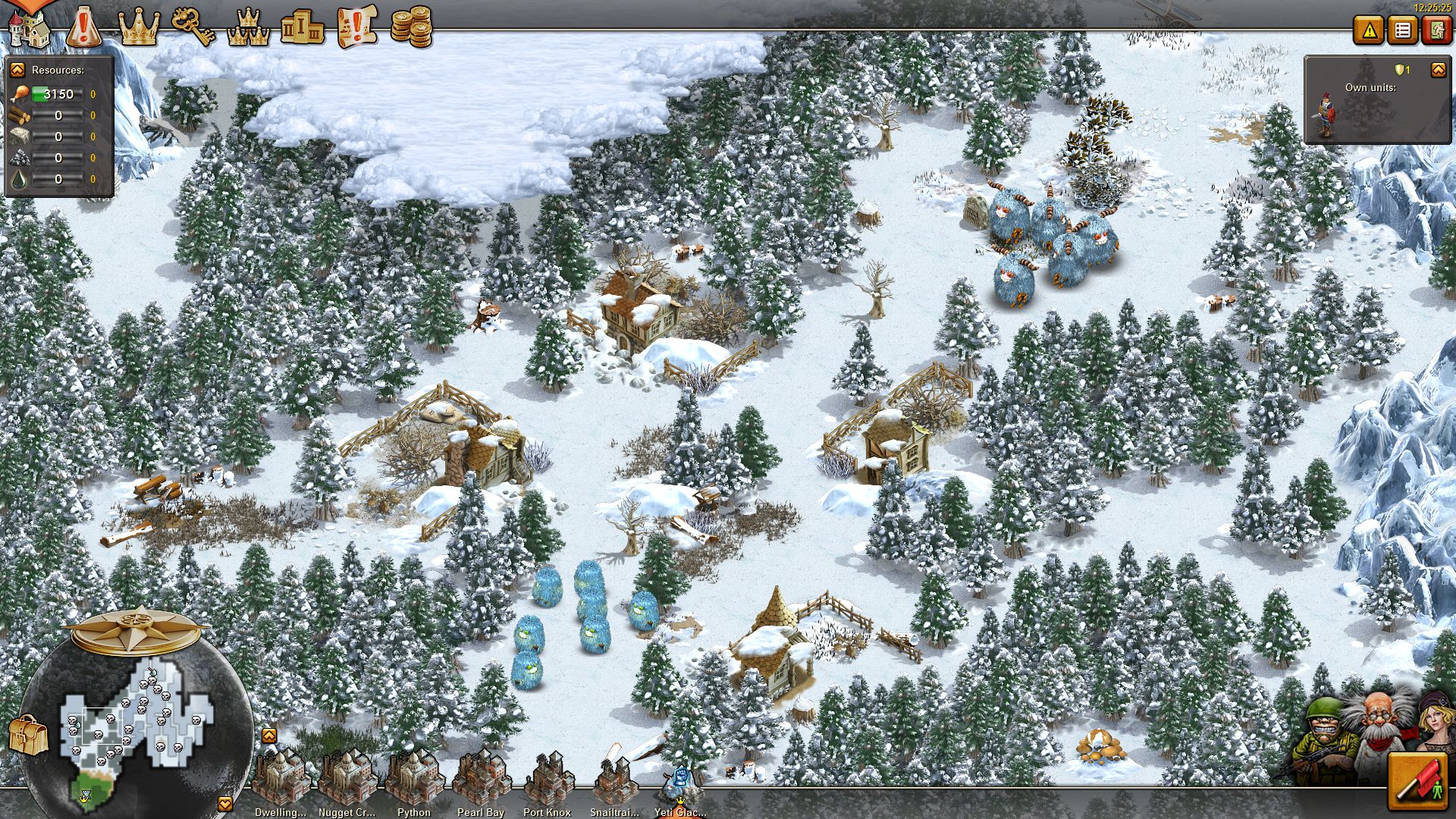Image resolution: width=1456 pixels, height=819 pixels.
Task: Open the quest scroll with exclamation mark
Action: click(x=357, y=27)
